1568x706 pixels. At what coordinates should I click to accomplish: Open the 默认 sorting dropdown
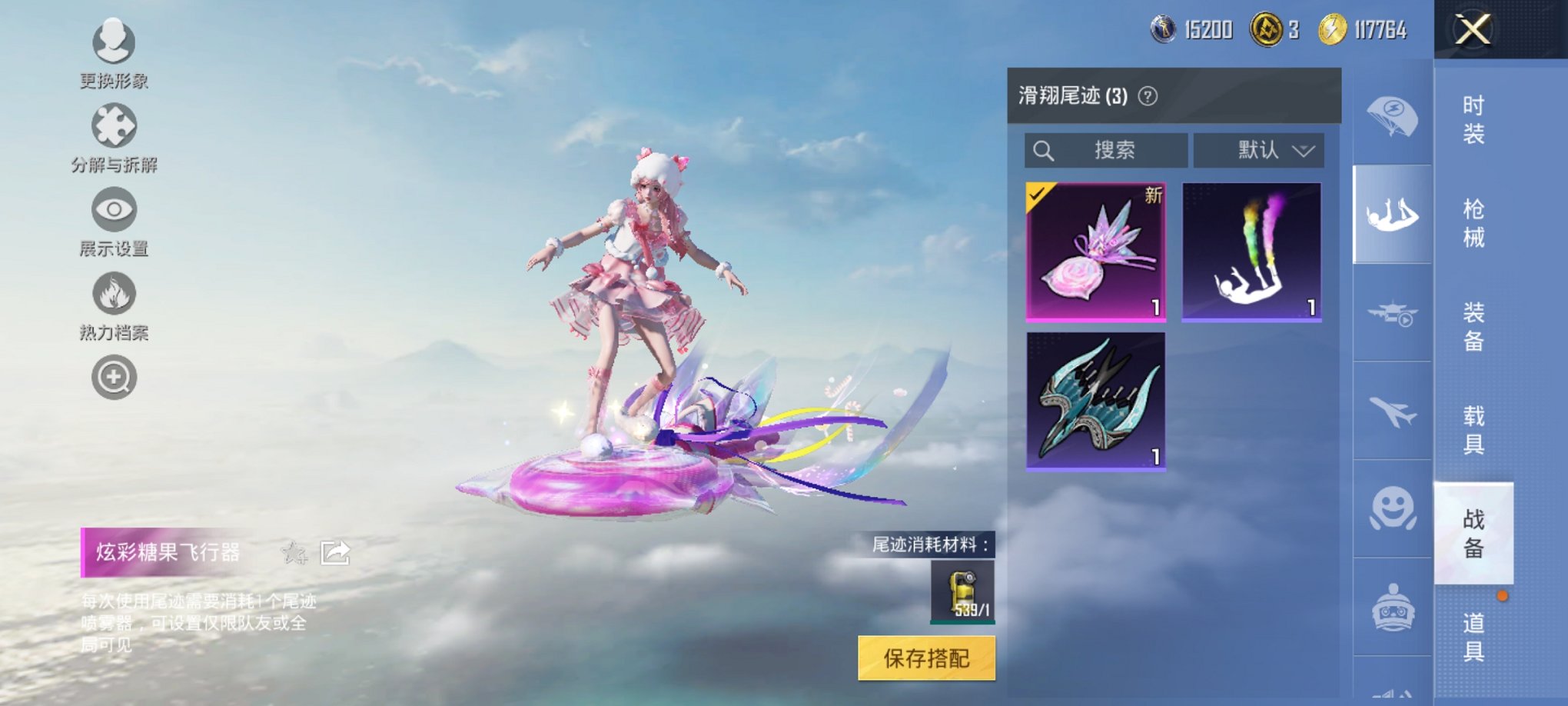[1257, 151]
